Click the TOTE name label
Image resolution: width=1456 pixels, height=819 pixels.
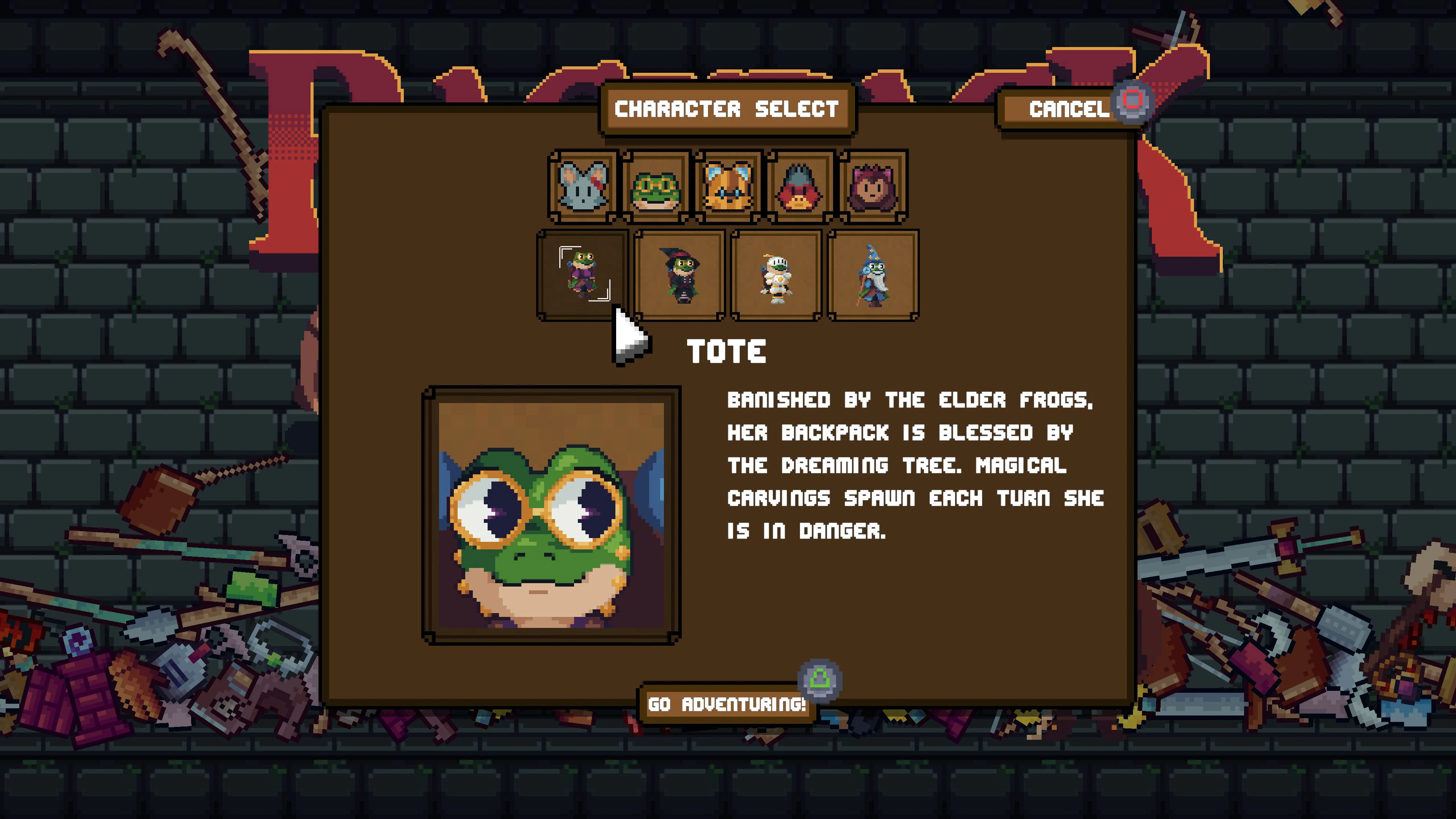click(x=726, y=351)
